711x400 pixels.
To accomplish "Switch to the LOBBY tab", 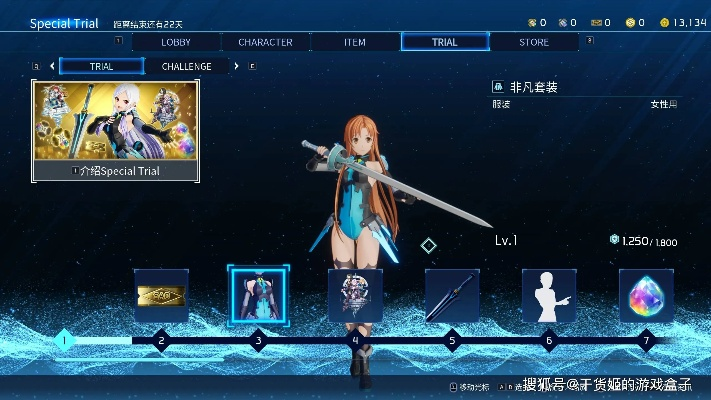I will pos(176,42).
